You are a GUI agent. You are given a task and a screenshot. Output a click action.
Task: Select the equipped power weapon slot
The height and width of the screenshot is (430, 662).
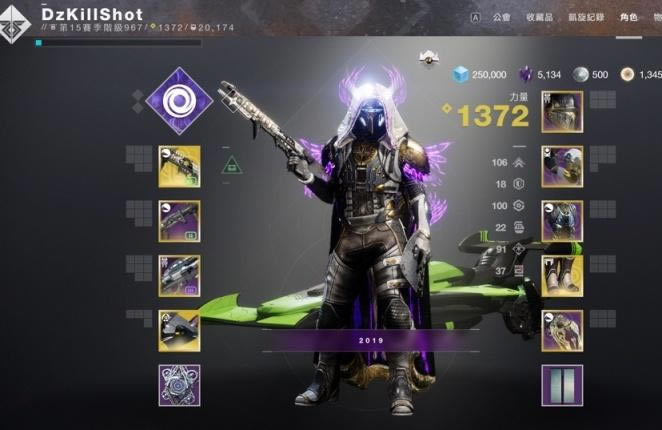[x=179, y=276]
